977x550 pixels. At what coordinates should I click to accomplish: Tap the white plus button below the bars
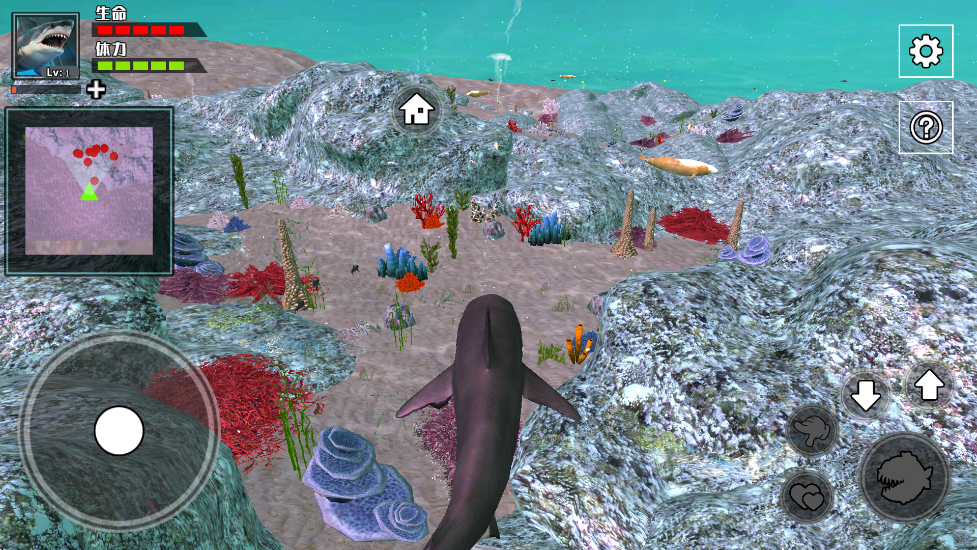pyautogui.click(x=96, y=90)
